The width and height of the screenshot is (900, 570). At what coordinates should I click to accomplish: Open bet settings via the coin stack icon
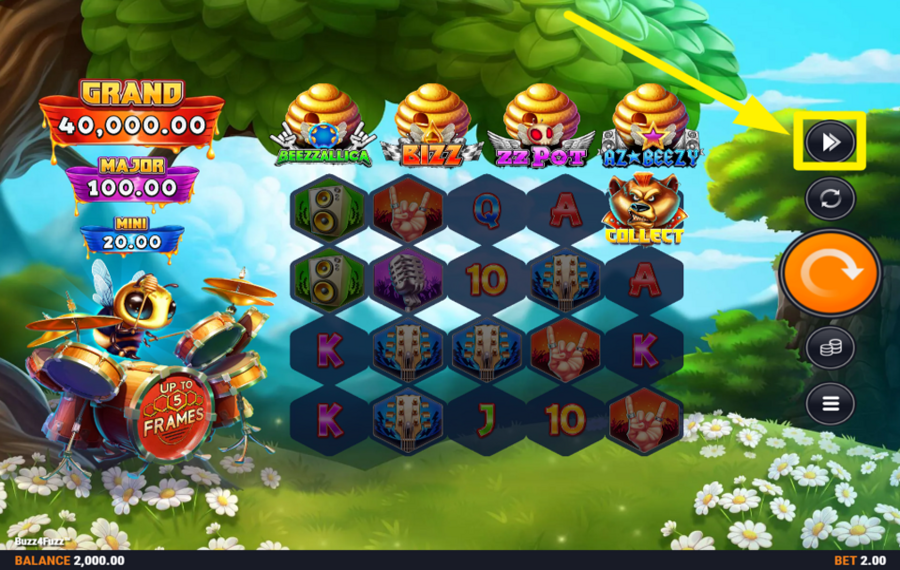830,348
